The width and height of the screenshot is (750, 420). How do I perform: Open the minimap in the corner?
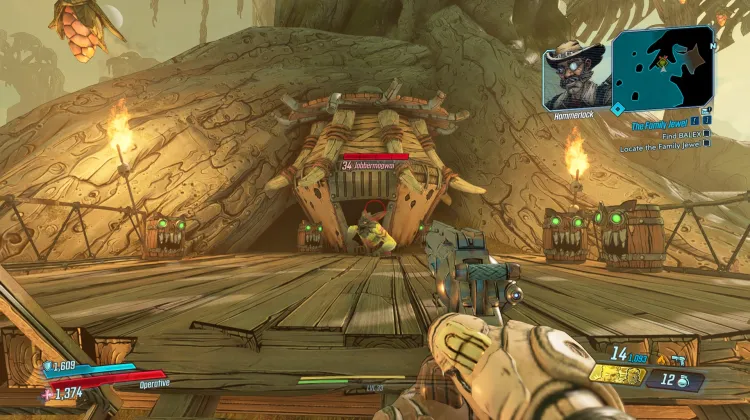(663, 67)
